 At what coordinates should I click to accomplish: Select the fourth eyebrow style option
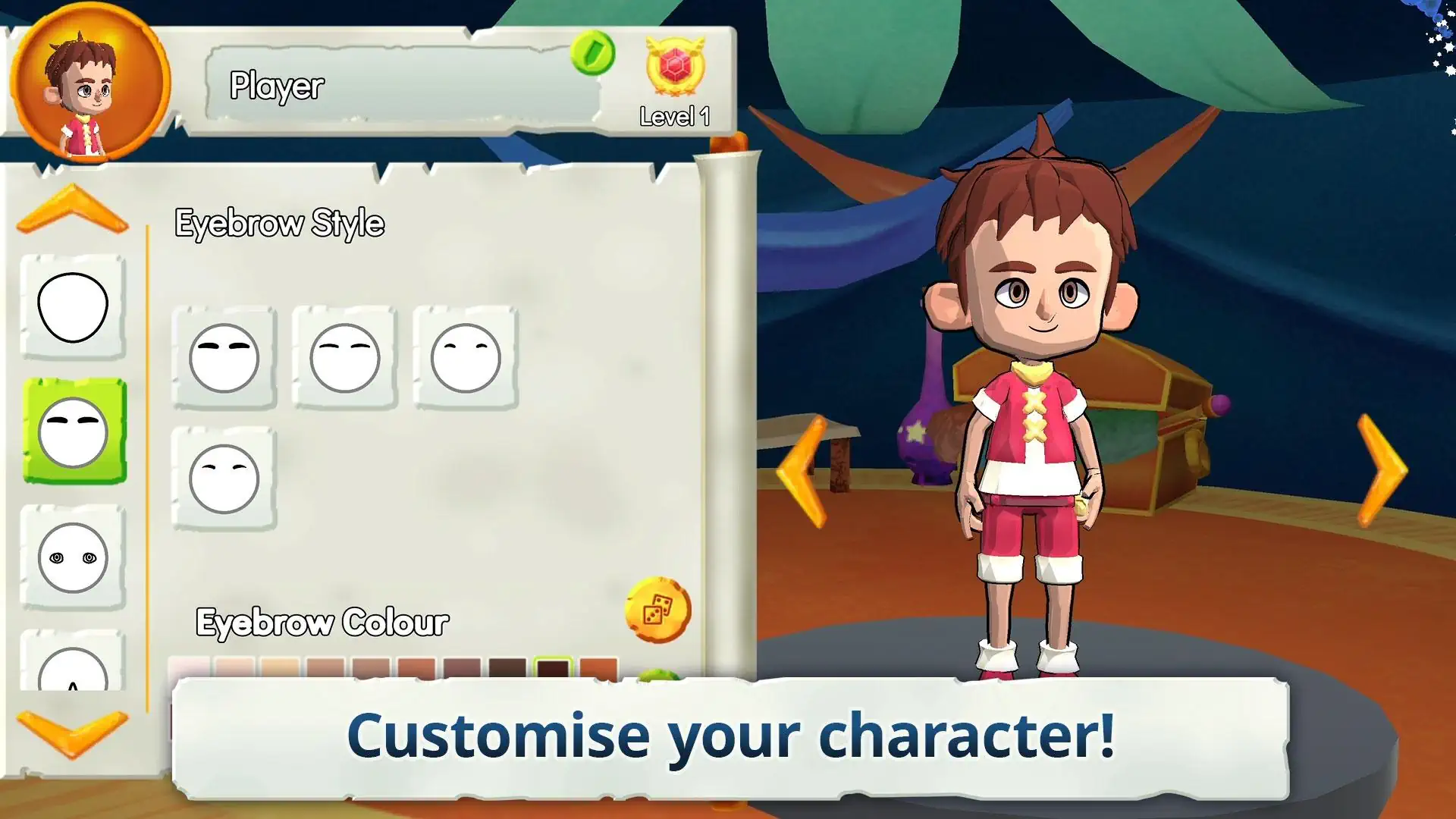(225, 479)
